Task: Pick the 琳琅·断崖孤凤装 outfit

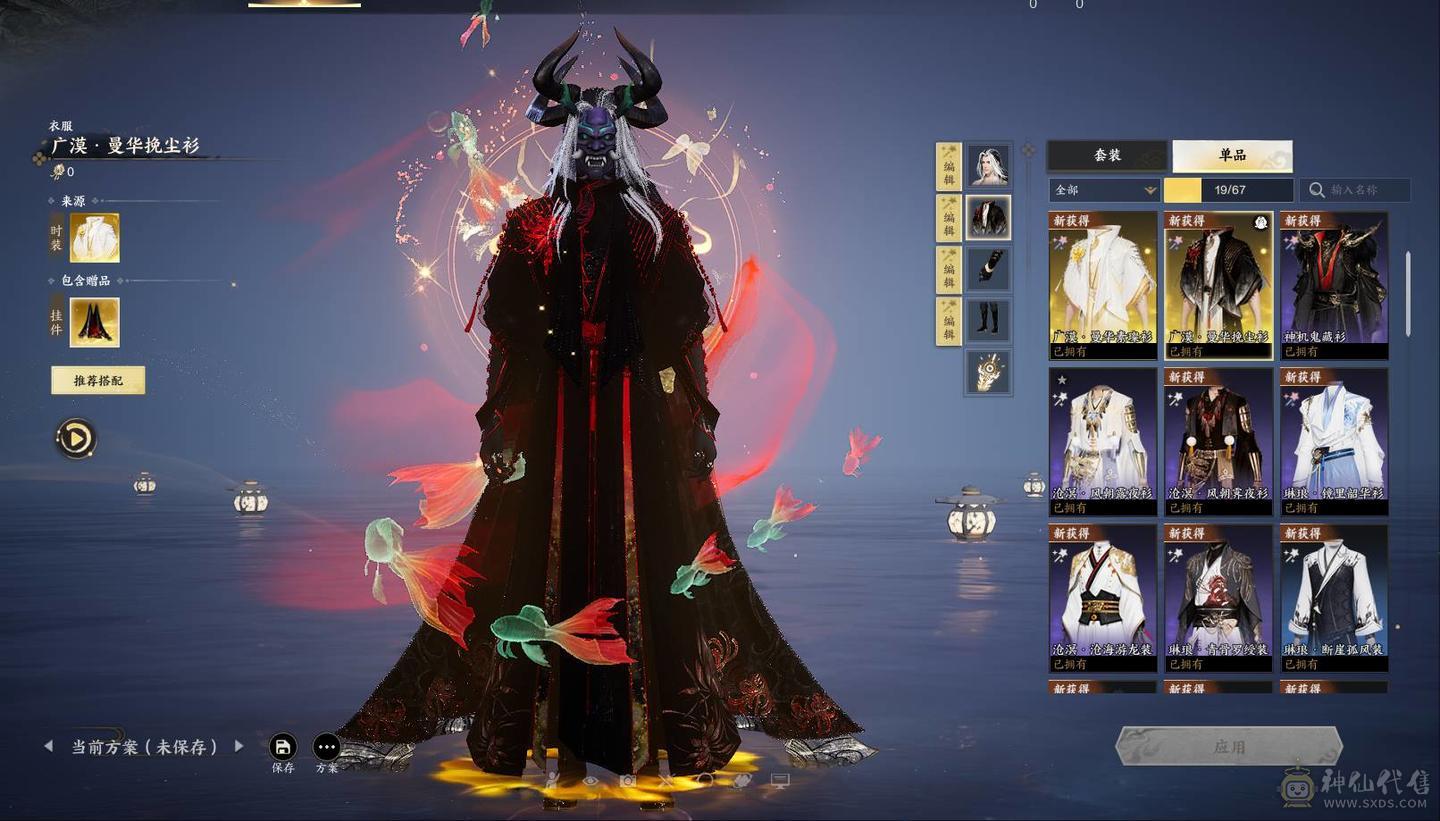Action: [1334, 596]
